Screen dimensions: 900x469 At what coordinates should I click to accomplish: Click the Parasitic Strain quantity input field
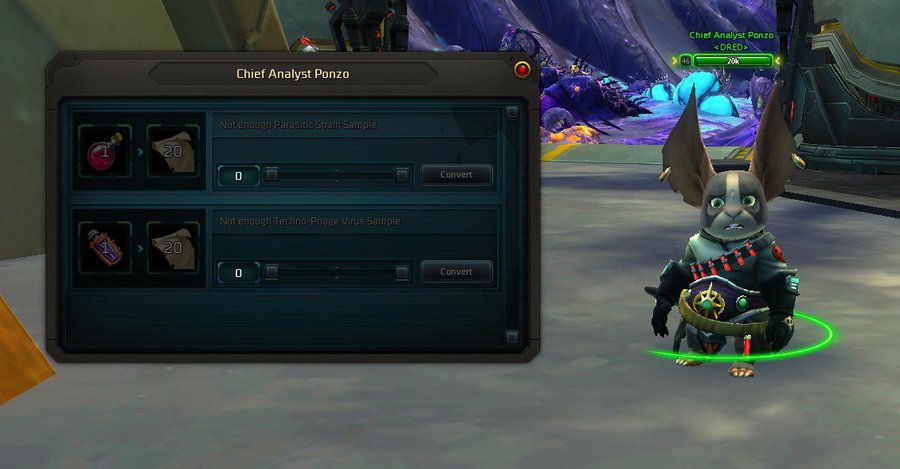pyautogui.click(x=238, y=176)
